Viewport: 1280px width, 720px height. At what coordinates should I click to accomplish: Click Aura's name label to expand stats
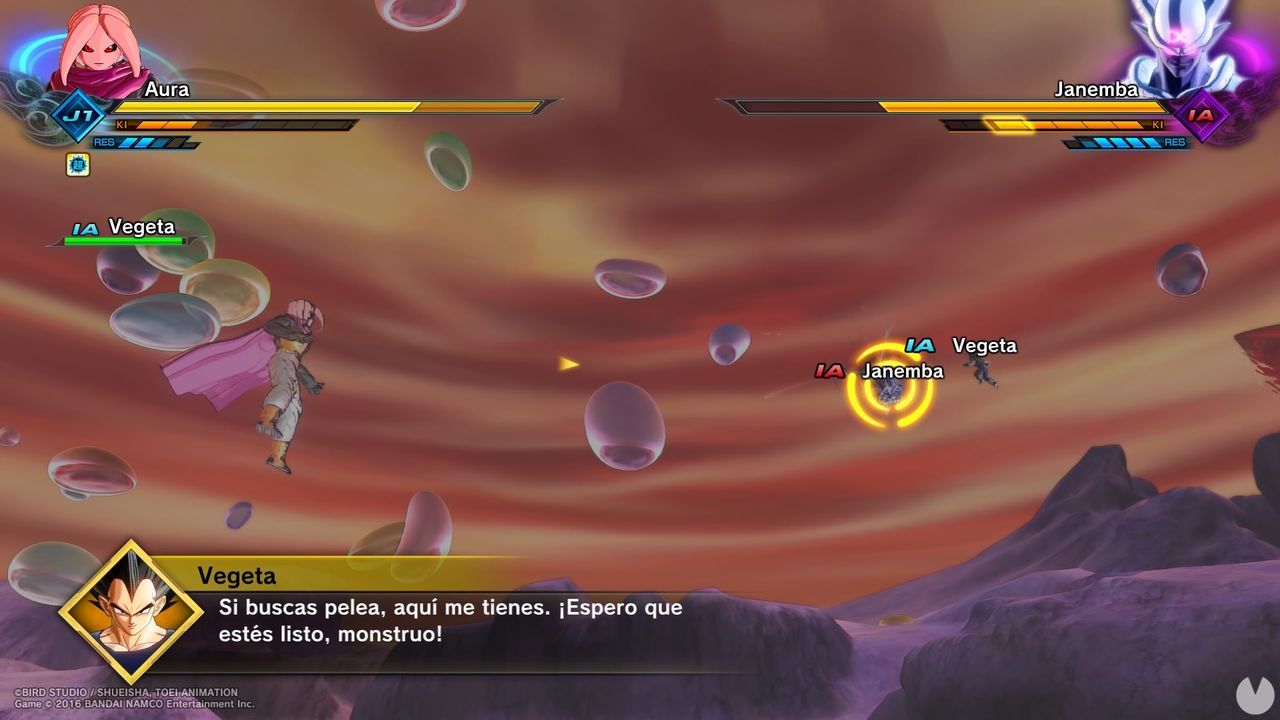coord(168,88)
